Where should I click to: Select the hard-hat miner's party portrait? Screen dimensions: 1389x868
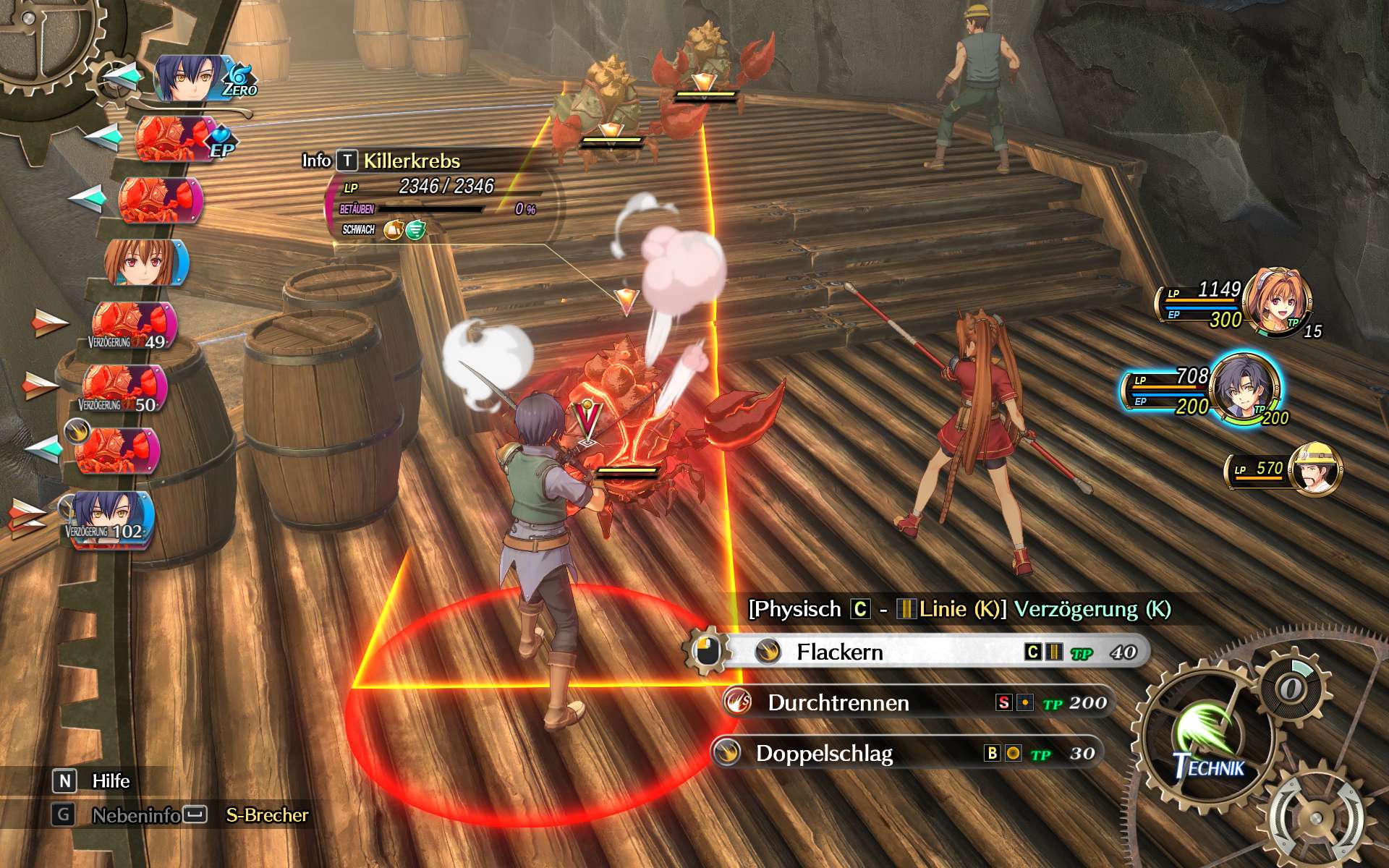pyautogui.click(x=1317, y=470)
